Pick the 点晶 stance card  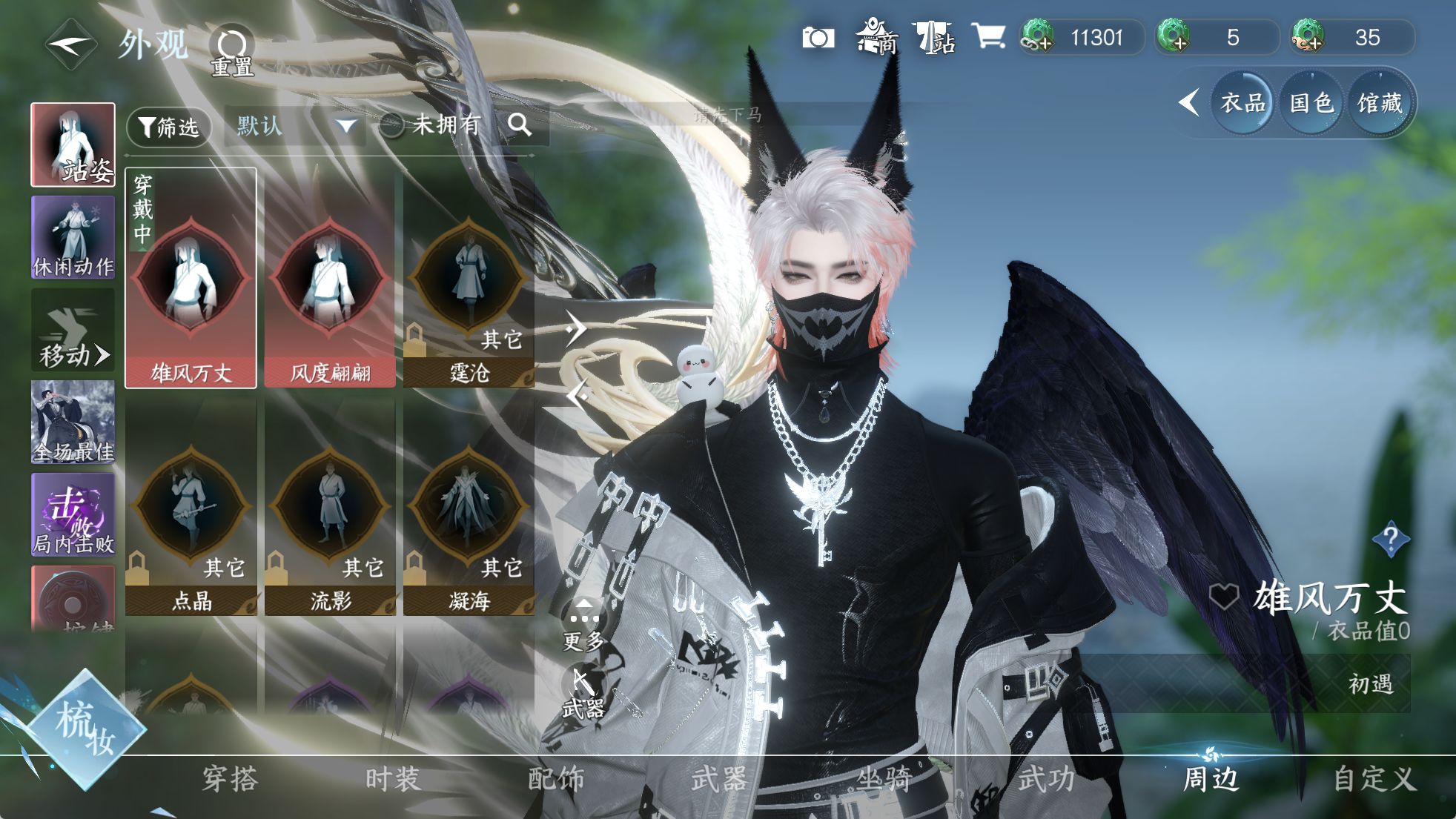click(191, 508)
